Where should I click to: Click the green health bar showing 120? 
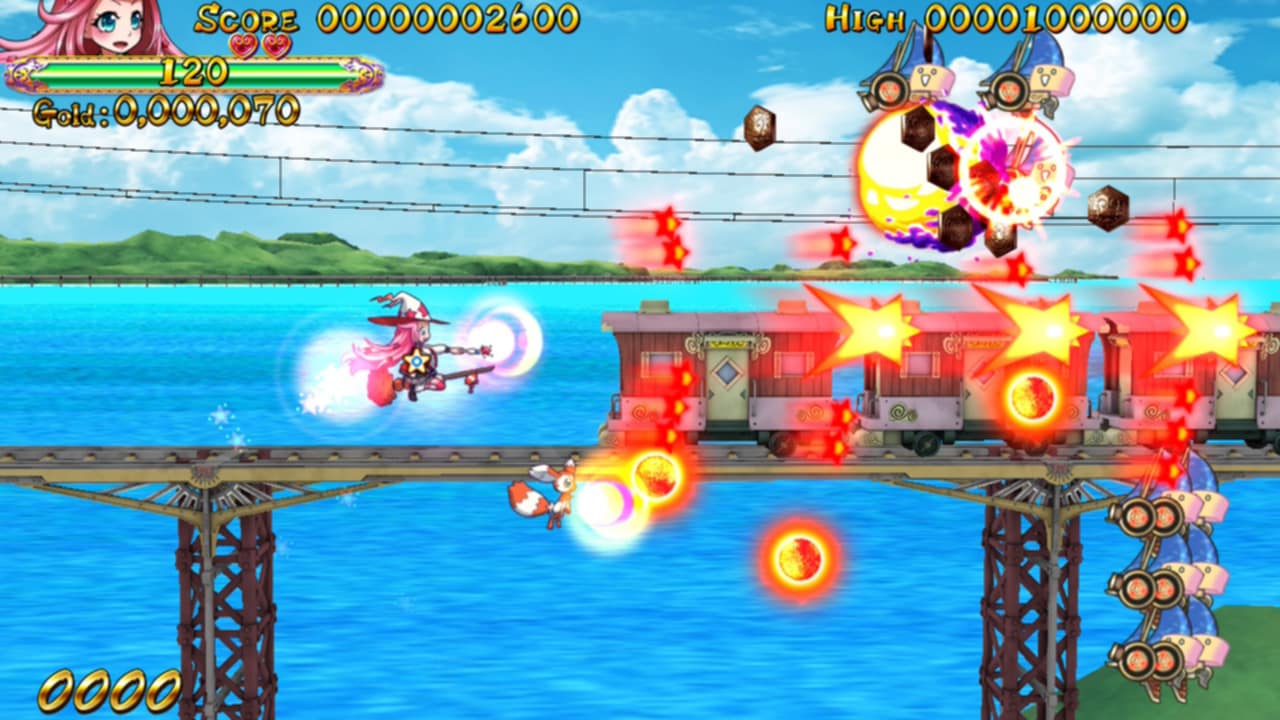pyautogui.click(x=195, y=70)
